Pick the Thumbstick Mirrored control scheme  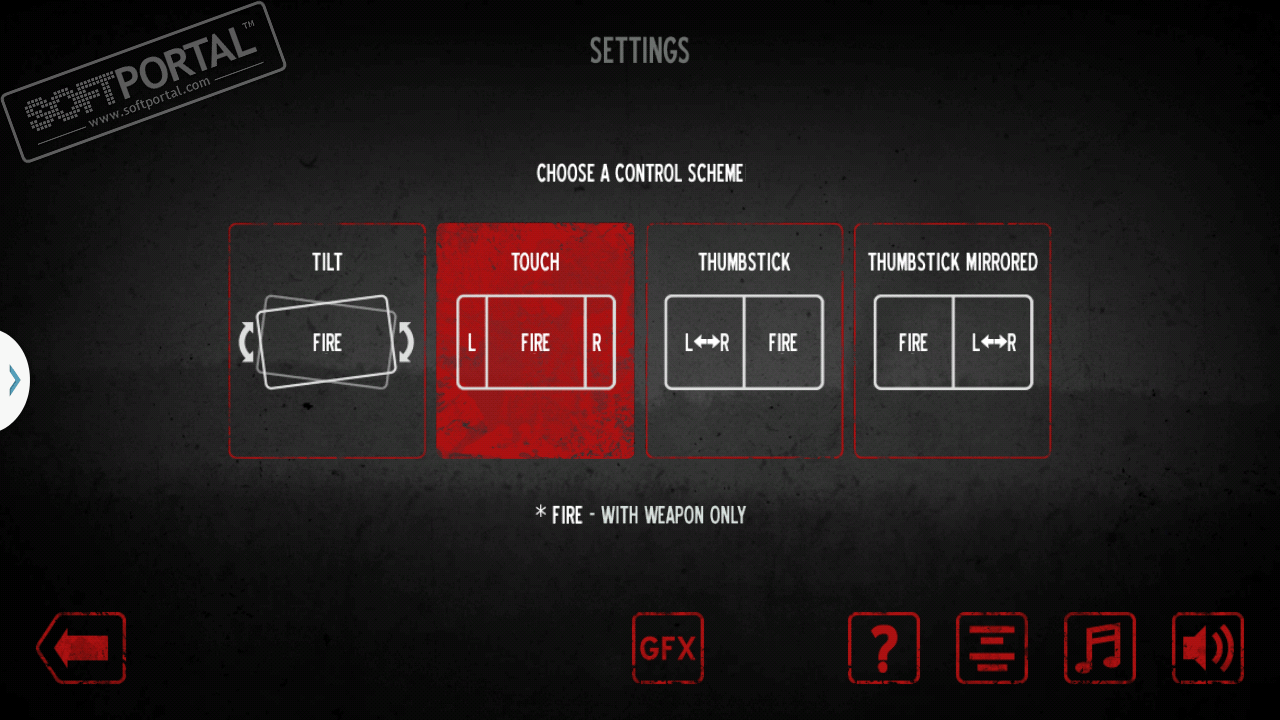pyautogui.click(x=952, y=341)
